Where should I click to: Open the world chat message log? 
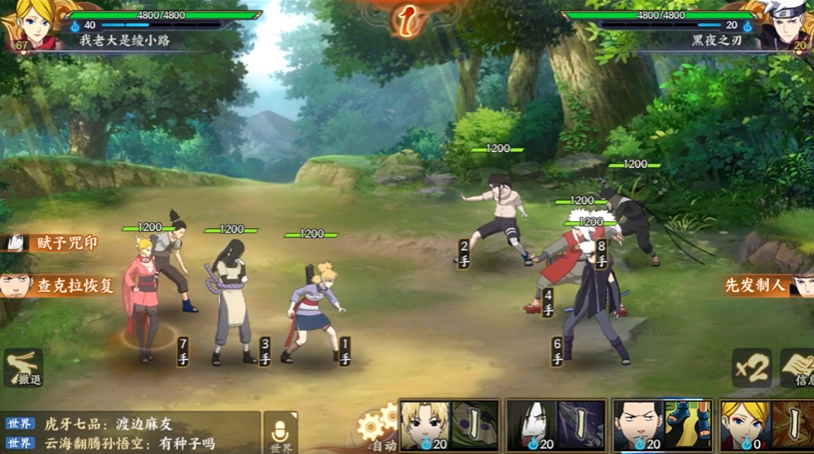(130, 433)
